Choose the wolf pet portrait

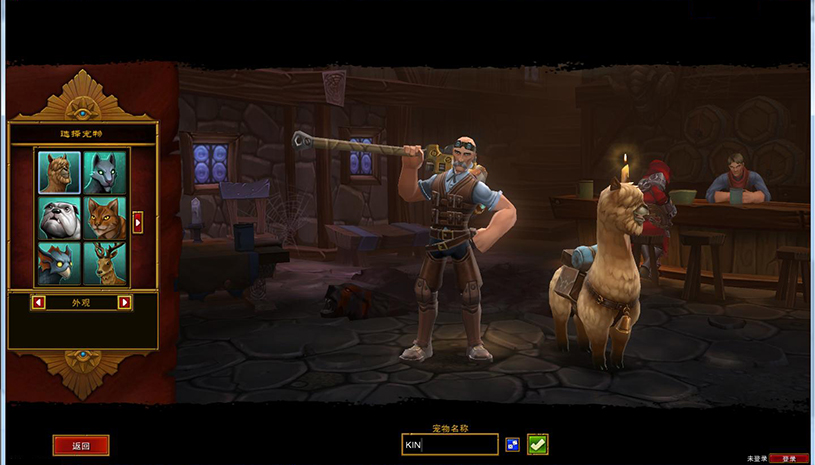(x=105, y=172)
